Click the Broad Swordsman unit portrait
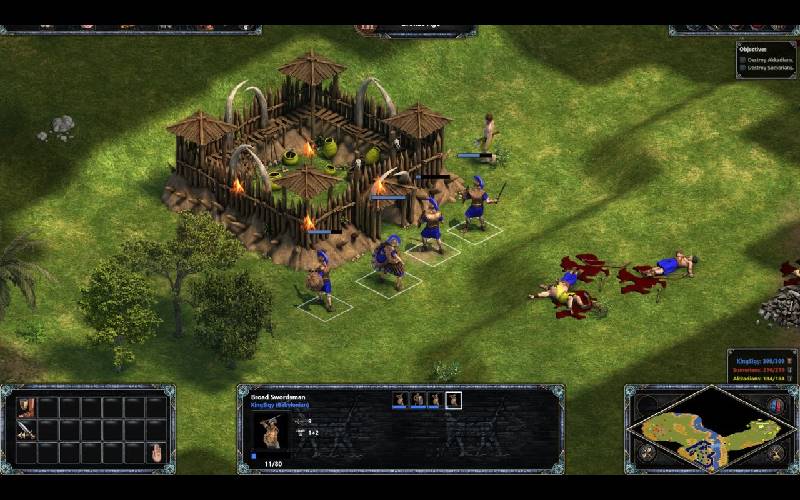 click(269, 432)
